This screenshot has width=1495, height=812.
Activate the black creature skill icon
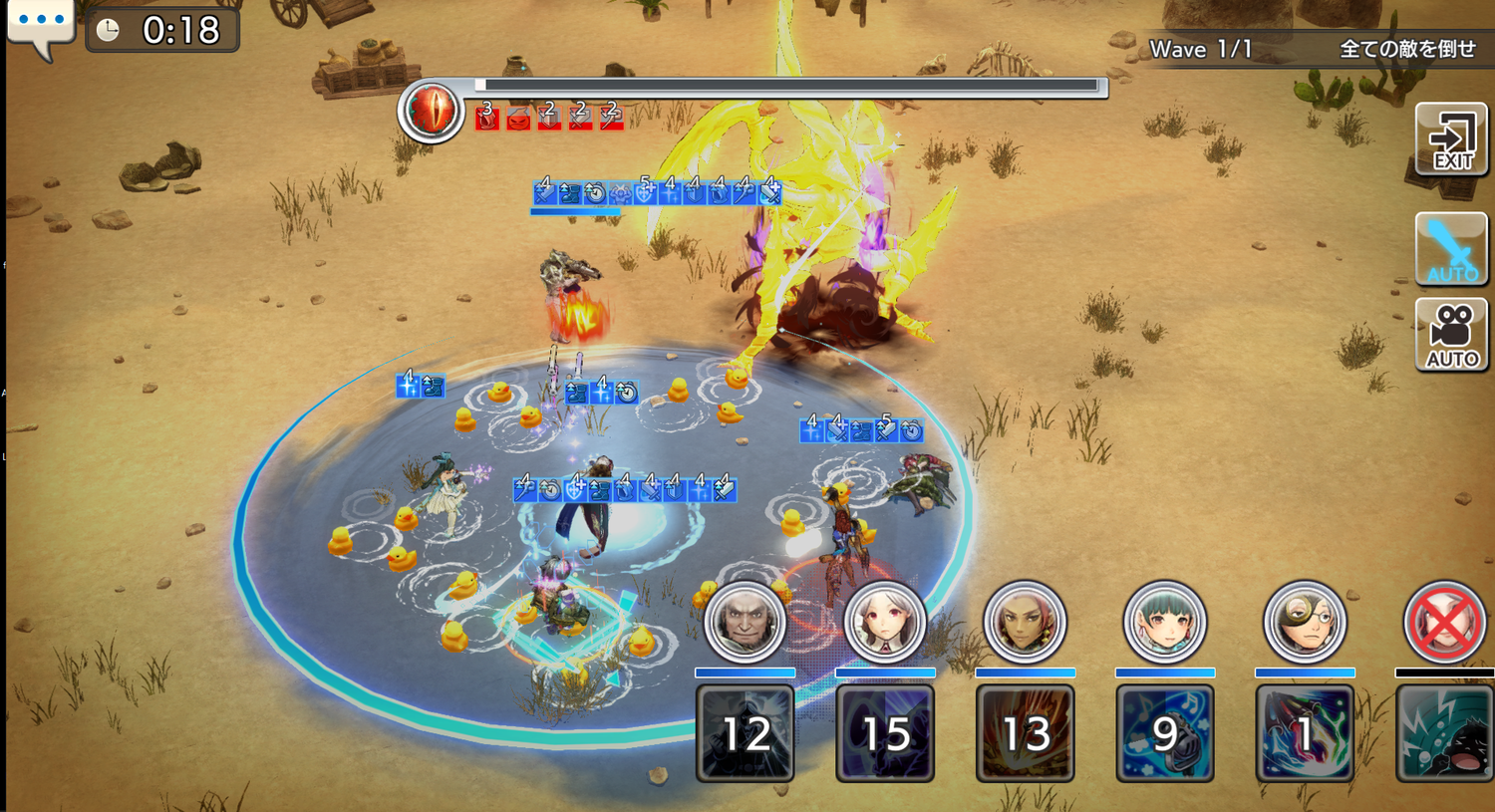pyautogui.click(x=1444, y=733)
